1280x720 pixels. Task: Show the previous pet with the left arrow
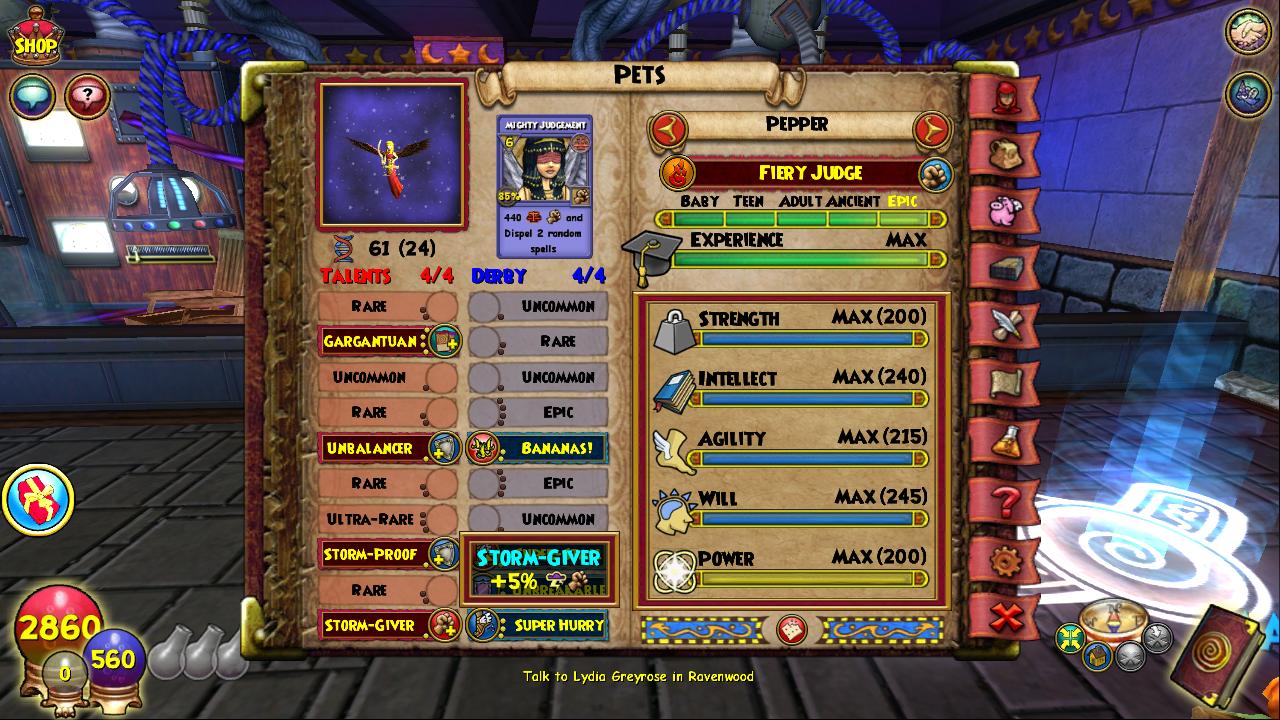click(668, 128)
